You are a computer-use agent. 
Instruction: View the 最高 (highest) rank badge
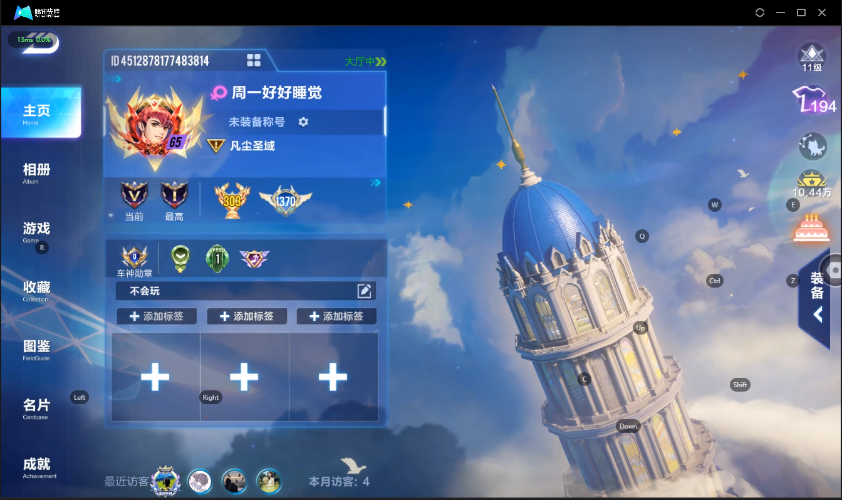coord(174,195)
